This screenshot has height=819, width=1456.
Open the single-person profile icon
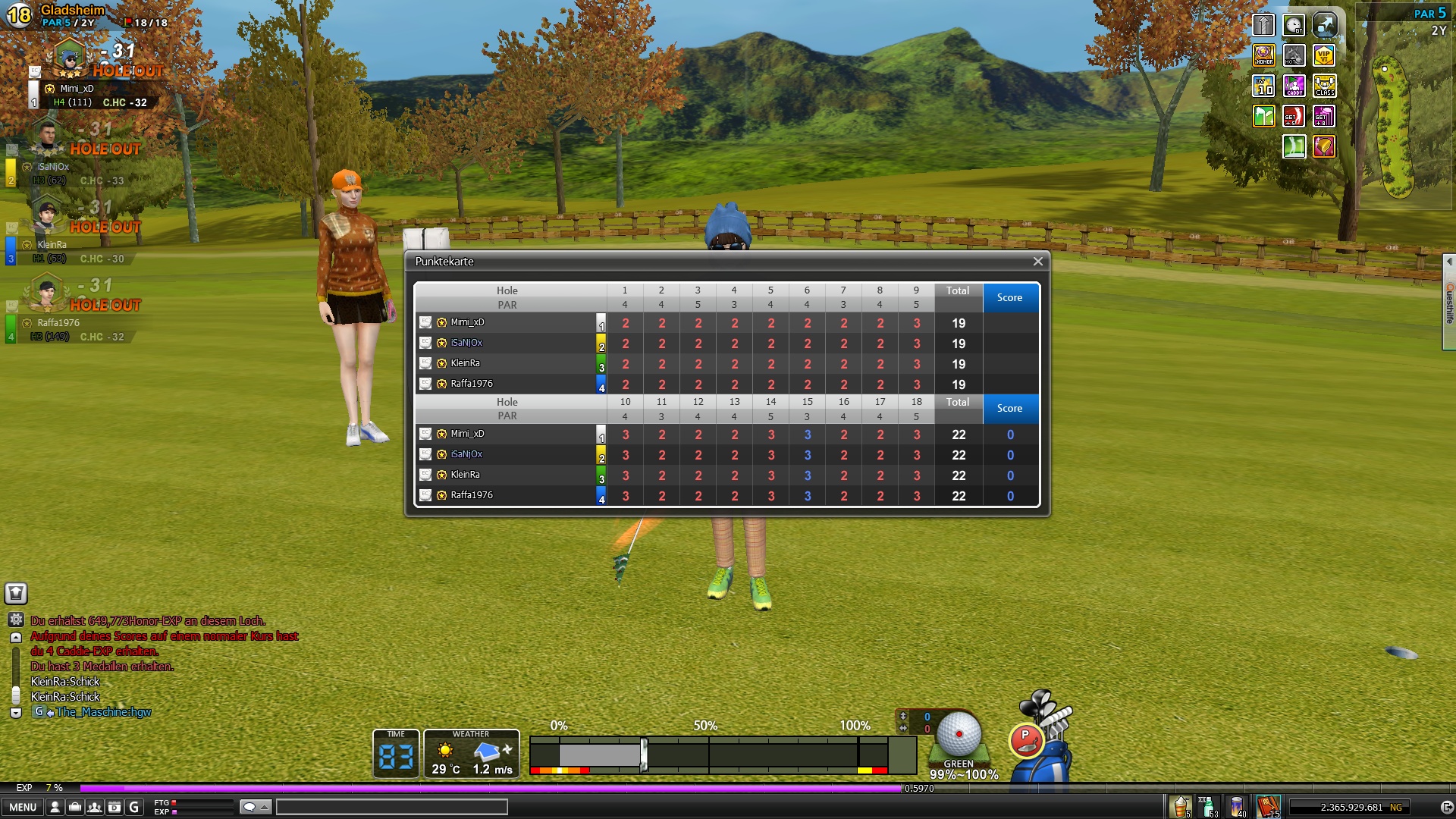(55, 807)
